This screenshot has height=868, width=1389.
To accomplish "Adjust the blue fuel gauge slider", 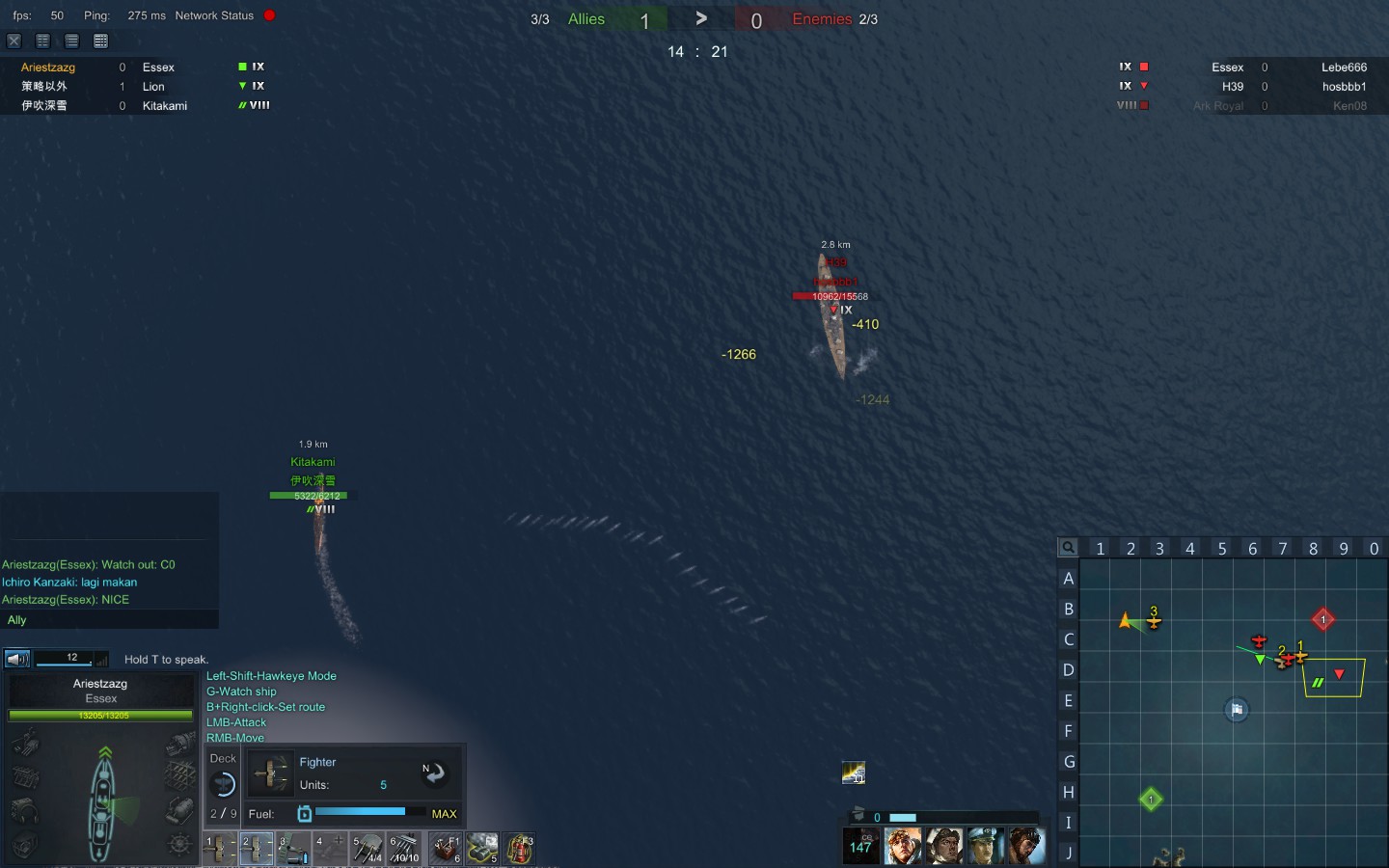I will point(362,813).
